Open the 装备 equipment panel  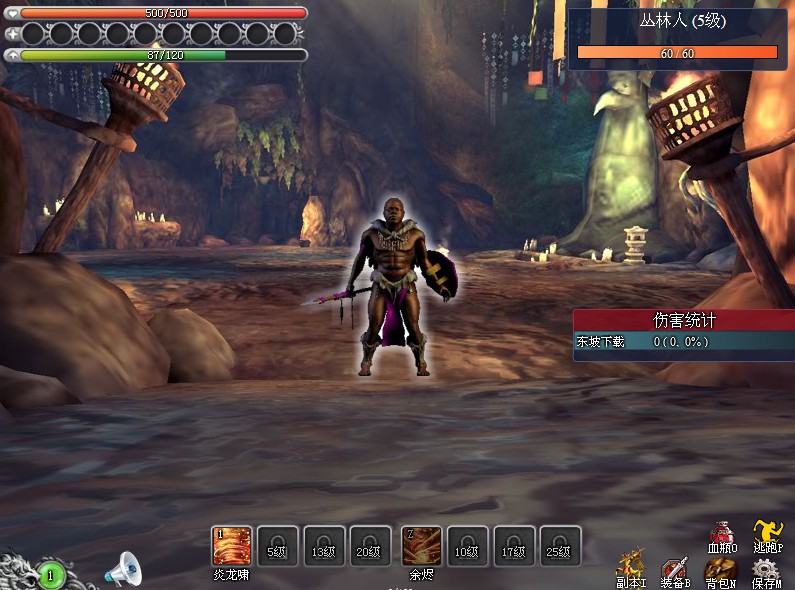(676, 569)
